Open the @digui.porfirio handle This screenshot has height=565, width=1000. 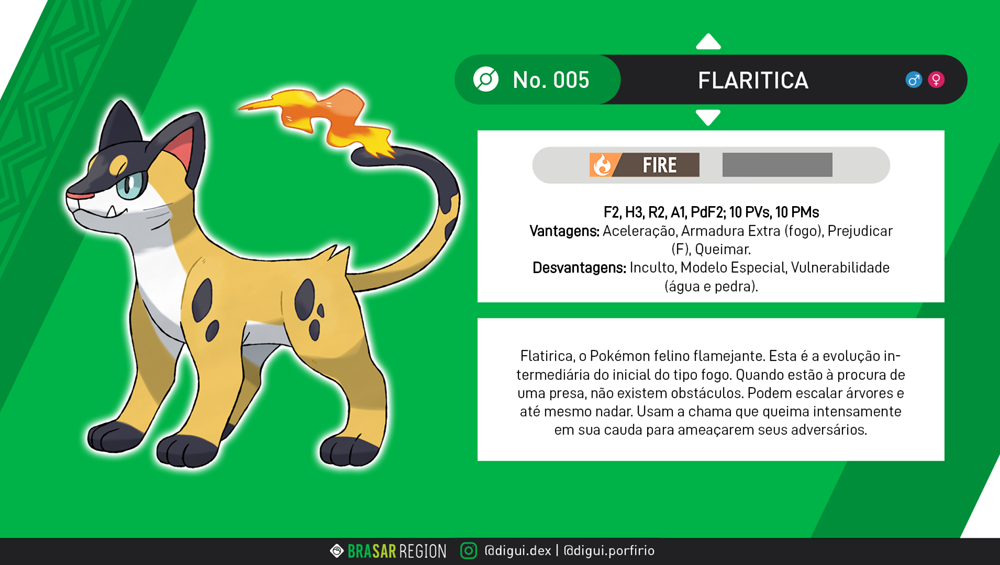click(x=608, y=551)
